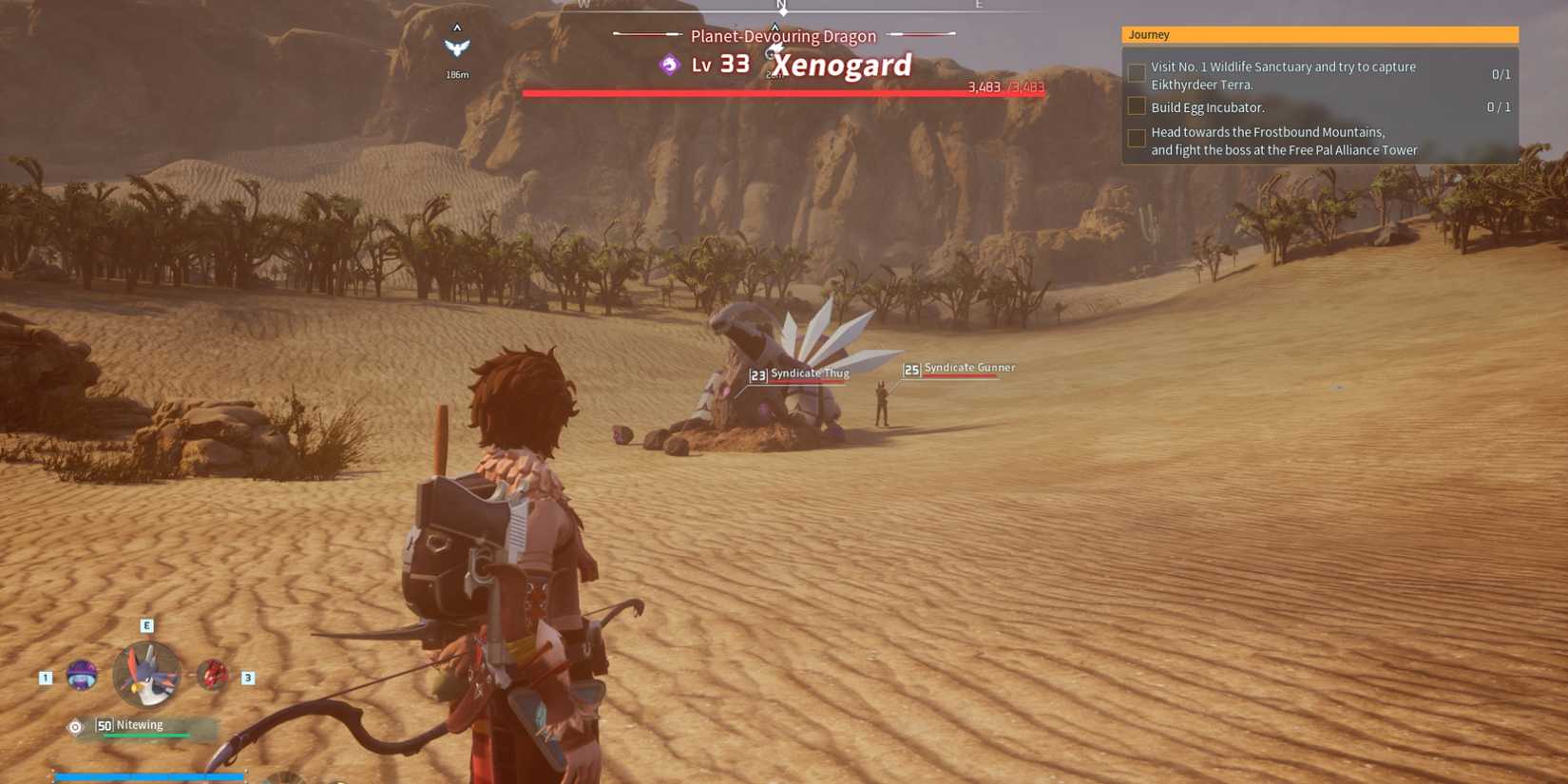1568x784 pixels.
Task: Check the Eikthyrdeer Terra capture objective
Action: pos(1137,72)
